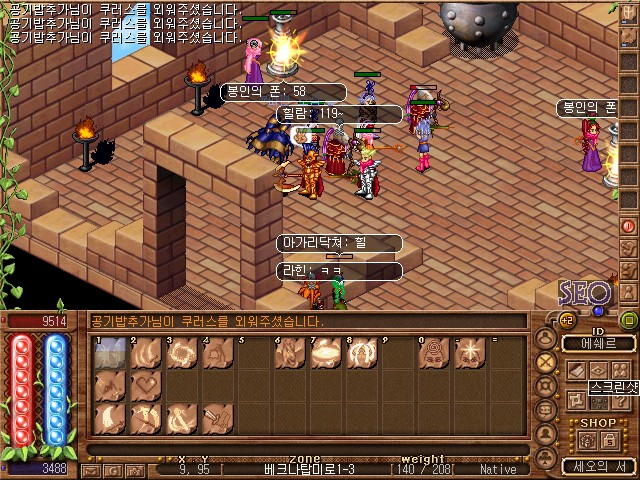Open the crossed swords combat menu

coord(546,362)
